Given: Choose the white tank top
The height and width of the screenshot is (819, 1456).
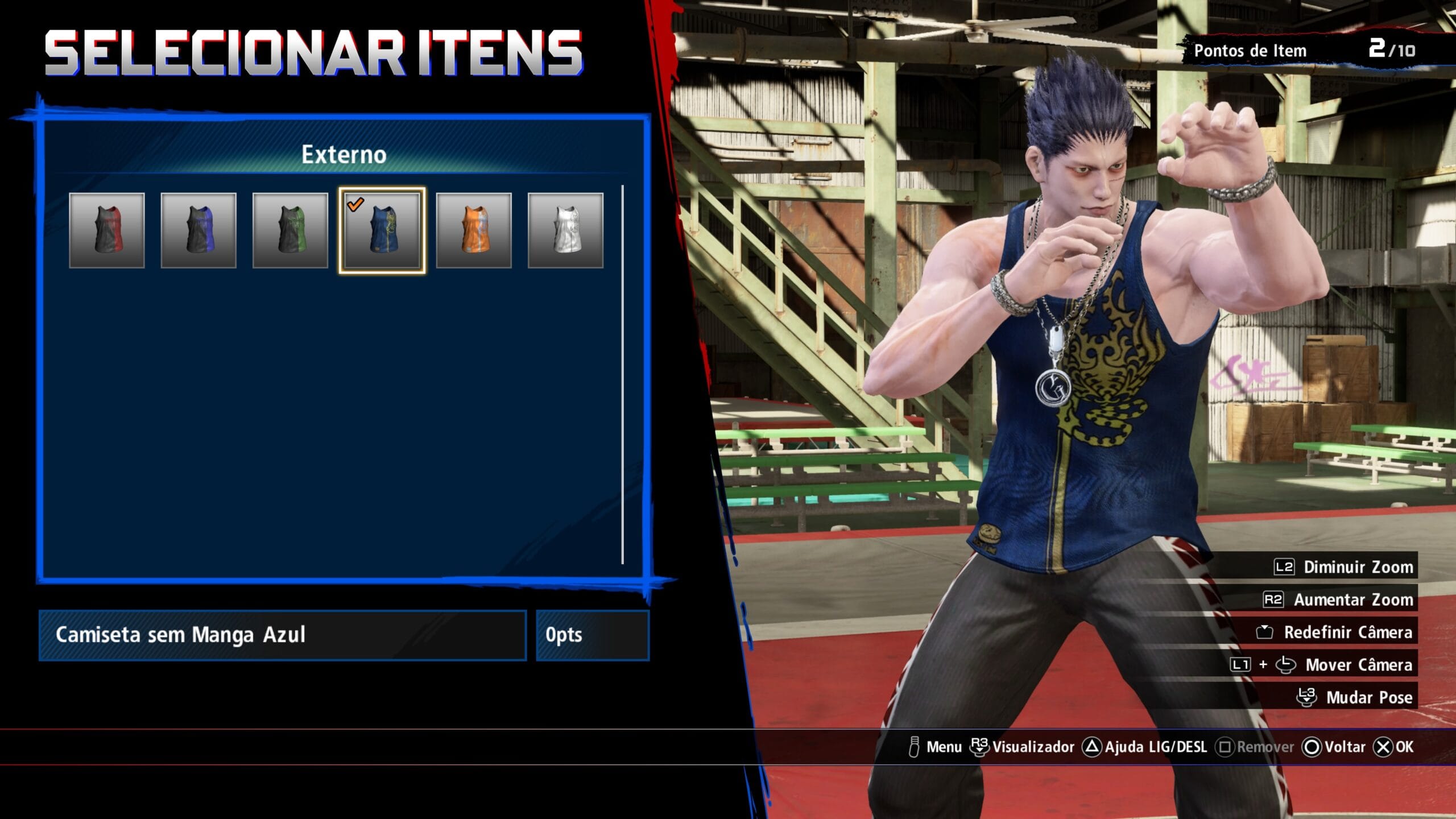Looking at the screenshot, I should tap(565, 230).
